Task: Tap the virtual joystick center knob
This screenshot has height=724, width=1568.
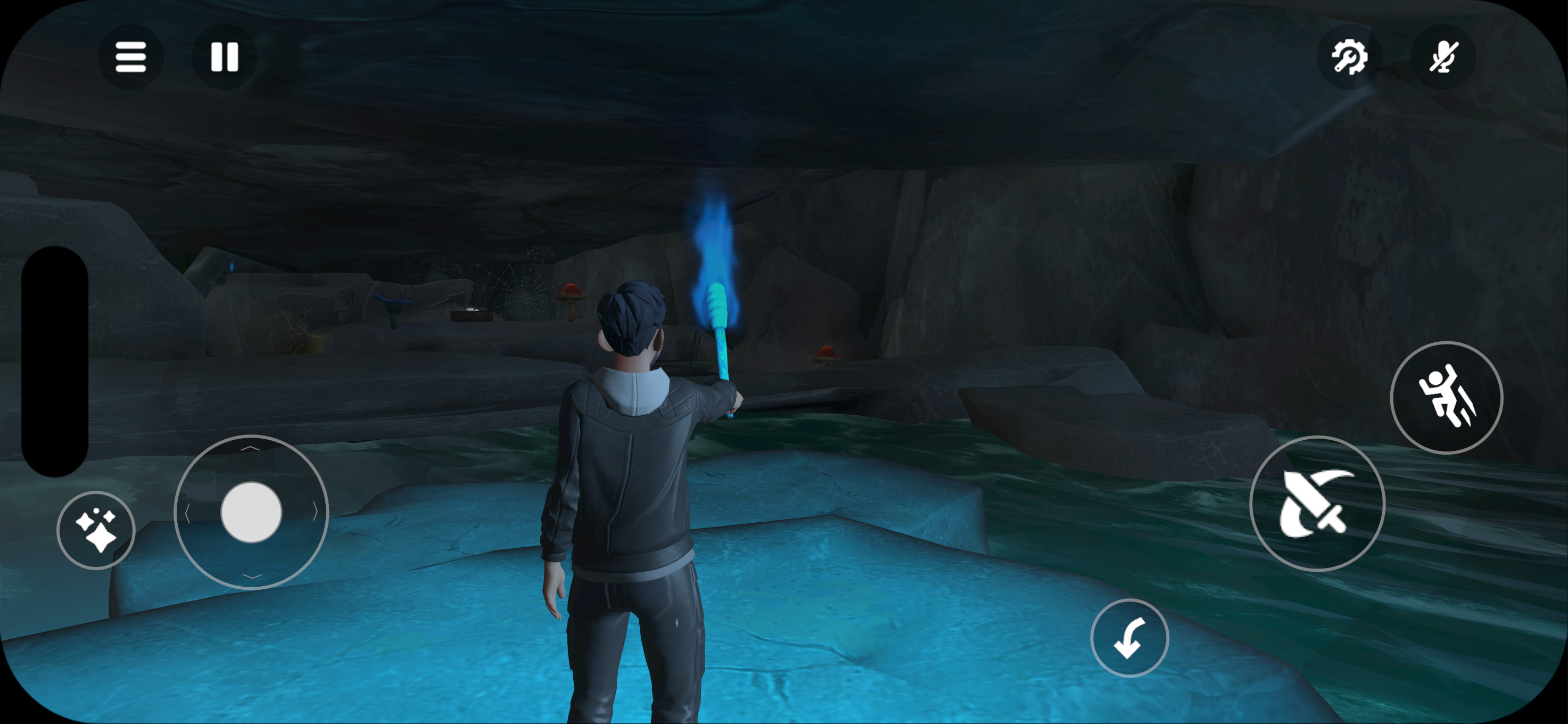Action: 251,512
